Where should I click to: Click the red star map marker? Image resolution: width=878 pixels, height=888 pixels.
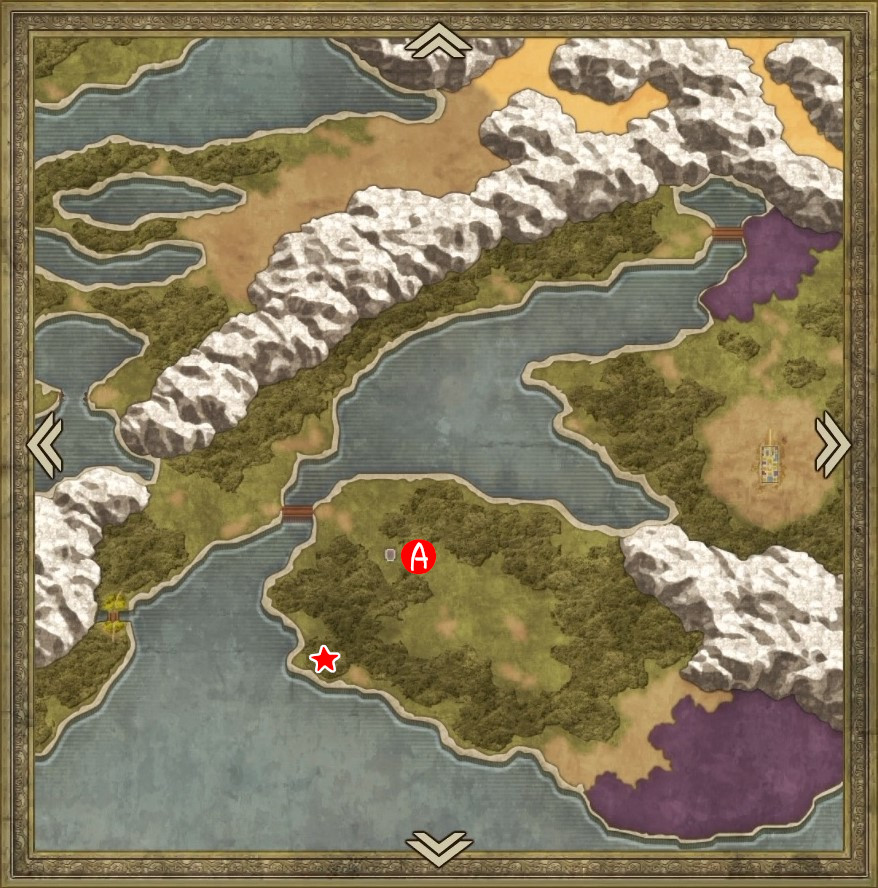(x=324, y=659)
